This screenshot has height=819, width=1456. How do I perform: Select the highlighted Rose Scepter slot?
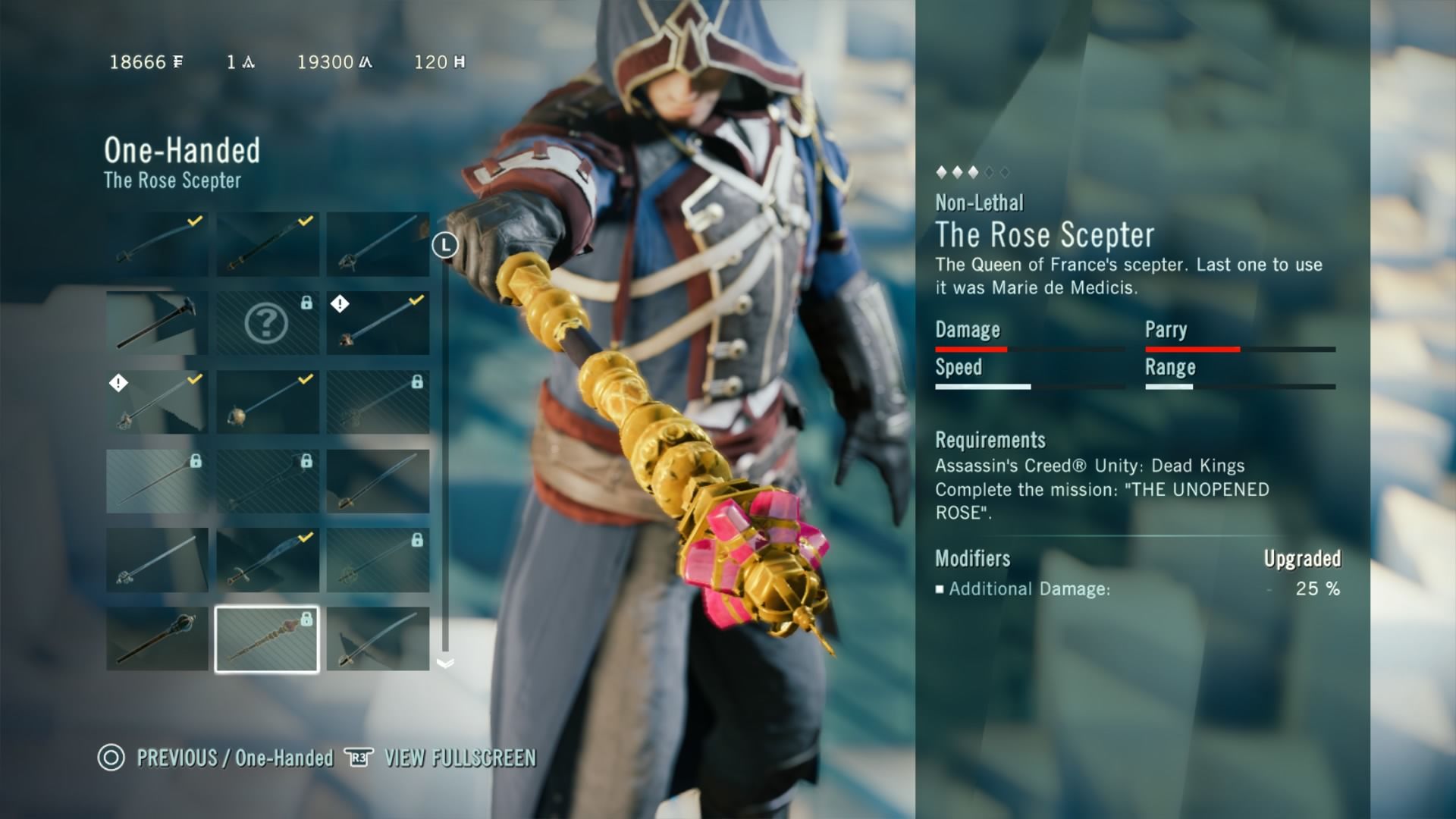pos(267,639)
